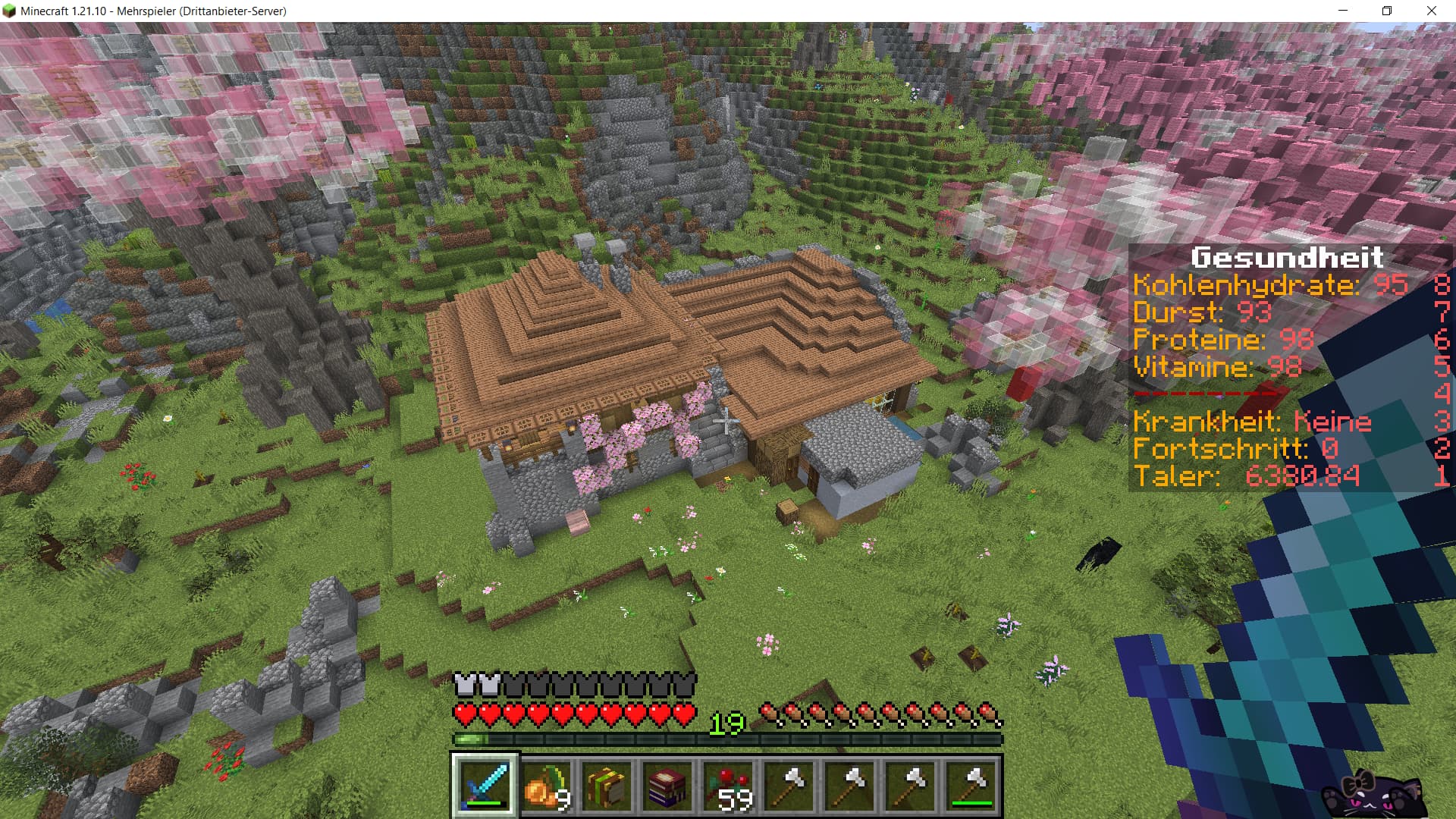Close the Minecraft window

[x=1432, y=11]
